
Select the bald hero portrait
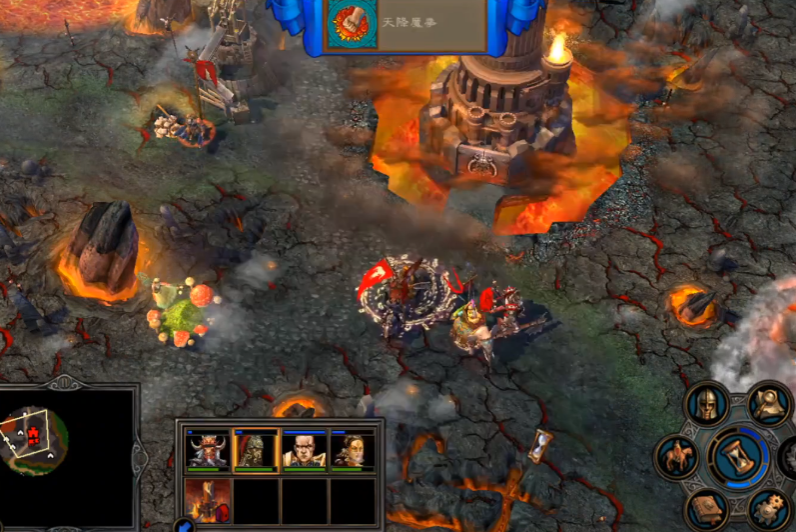click(x=304, y=451)
